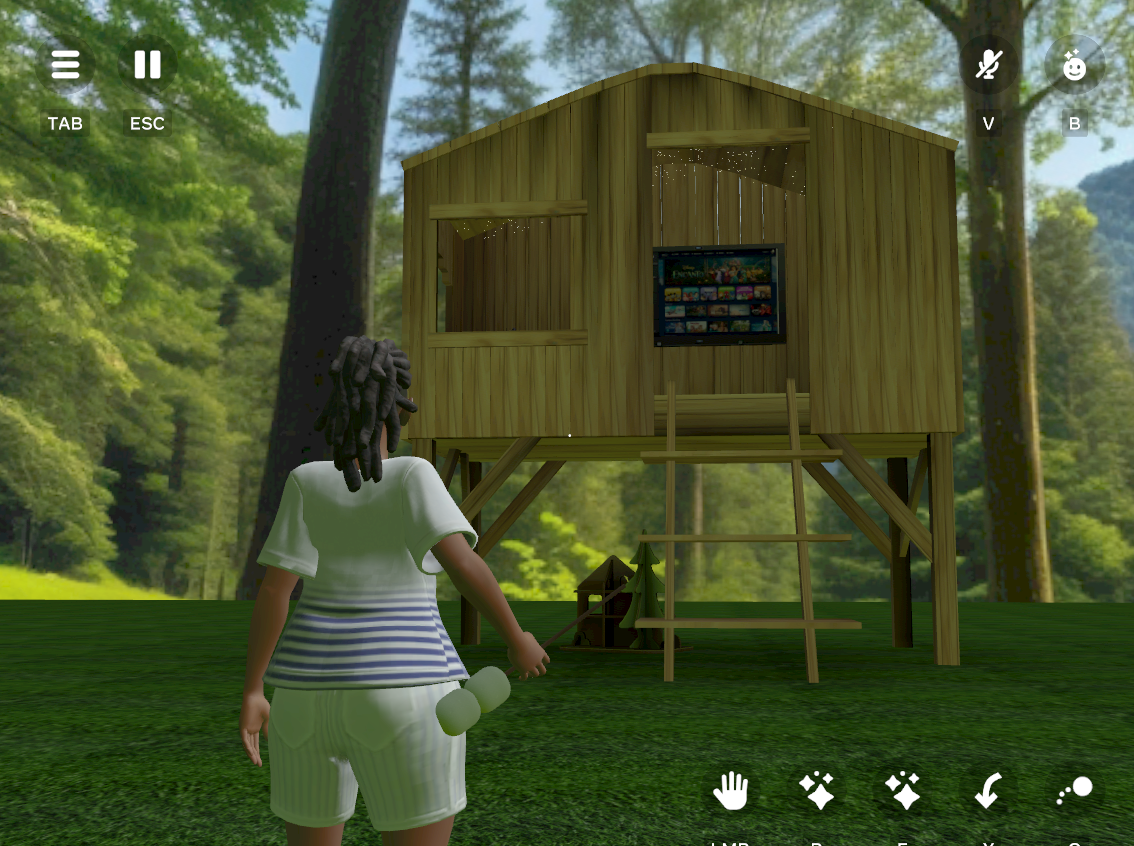Activate the open hand action icon
This screenshot has width=1134, height=846.
click(730, 791)
